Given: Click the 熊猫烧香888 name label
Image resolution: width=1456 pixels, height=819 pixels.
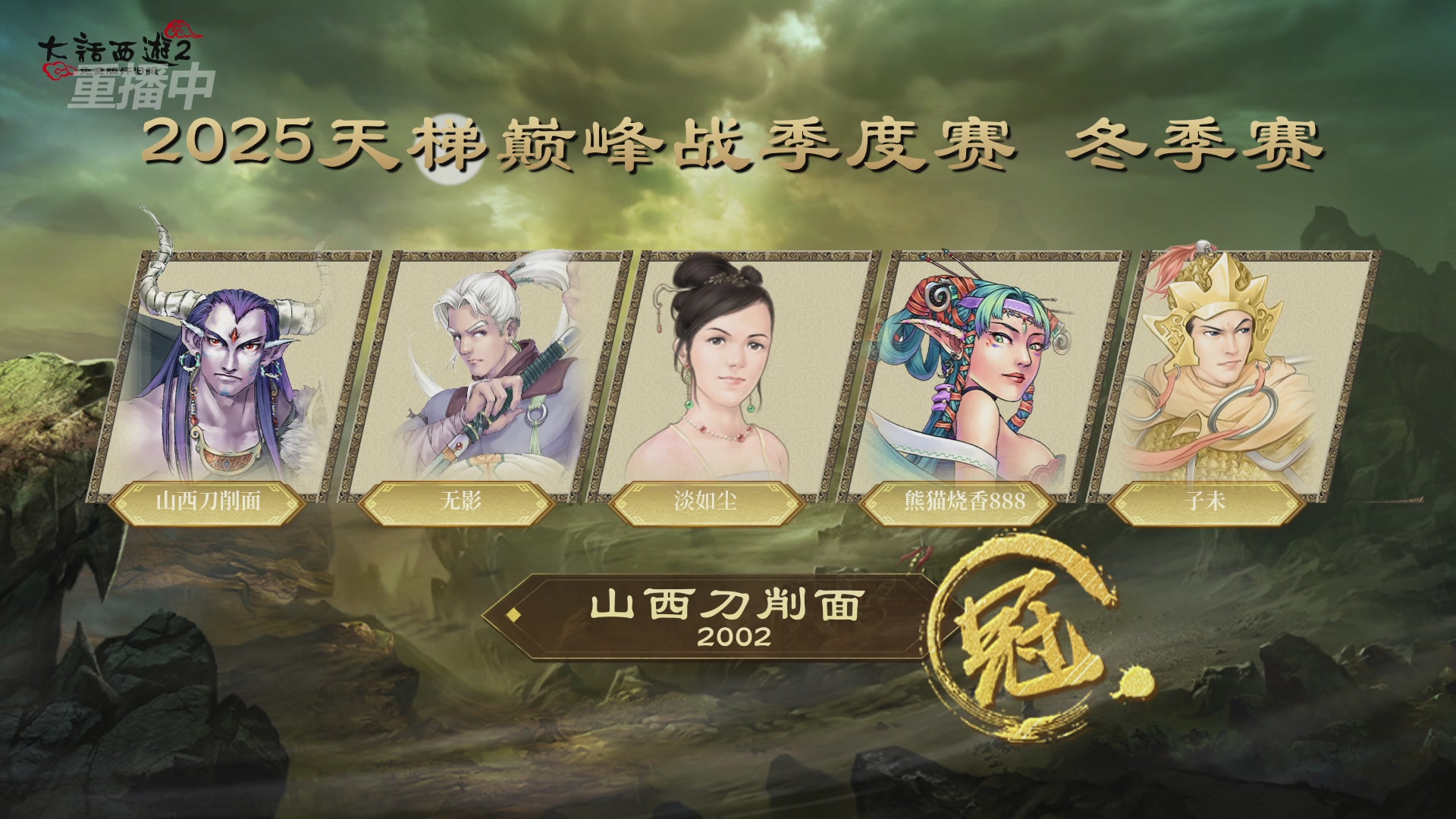Looking at the screenshot, I should (x=963, y=501).
